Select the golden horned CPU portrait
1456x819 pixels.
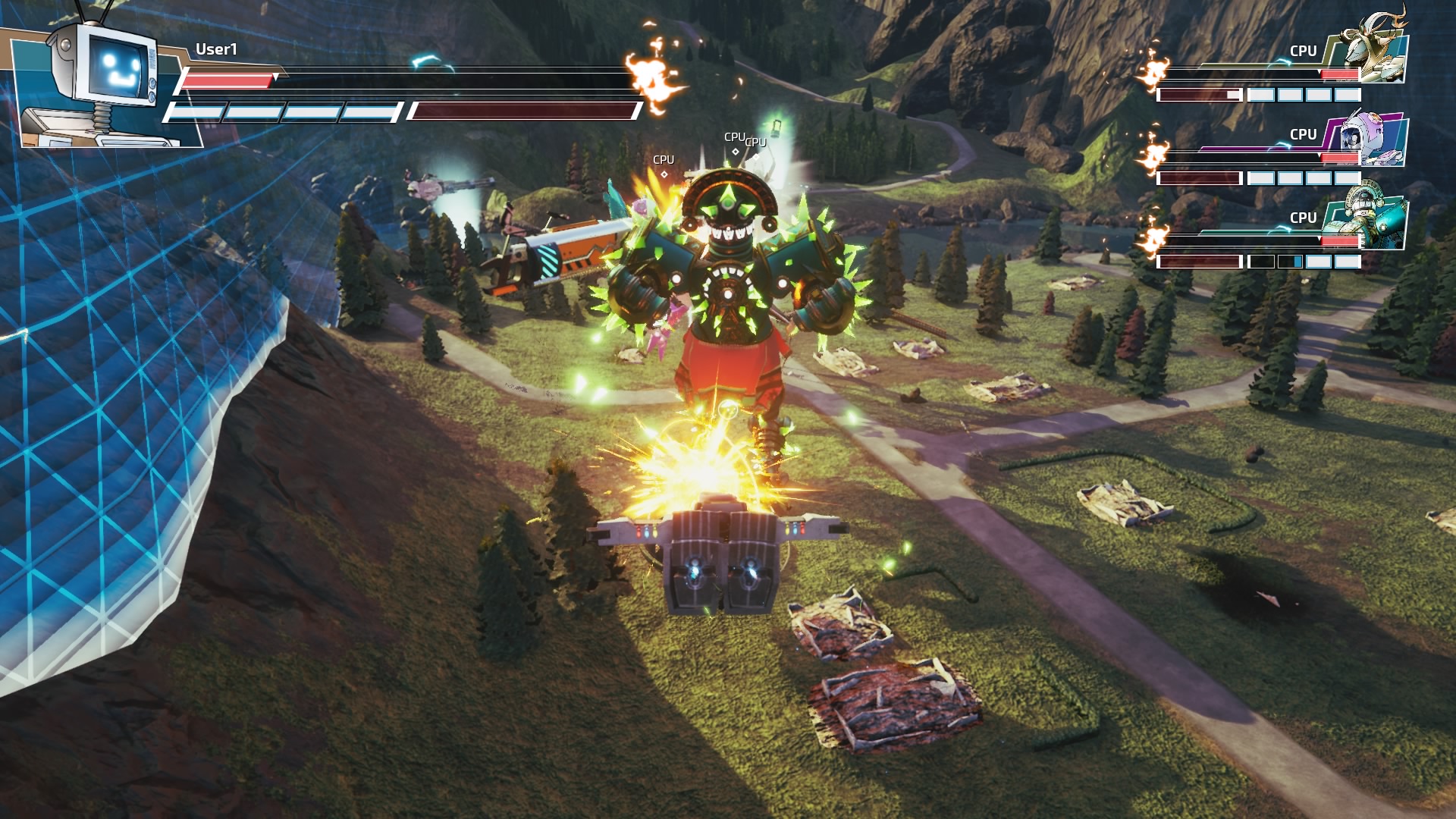pyautogui.click(x=1371, y=52)
